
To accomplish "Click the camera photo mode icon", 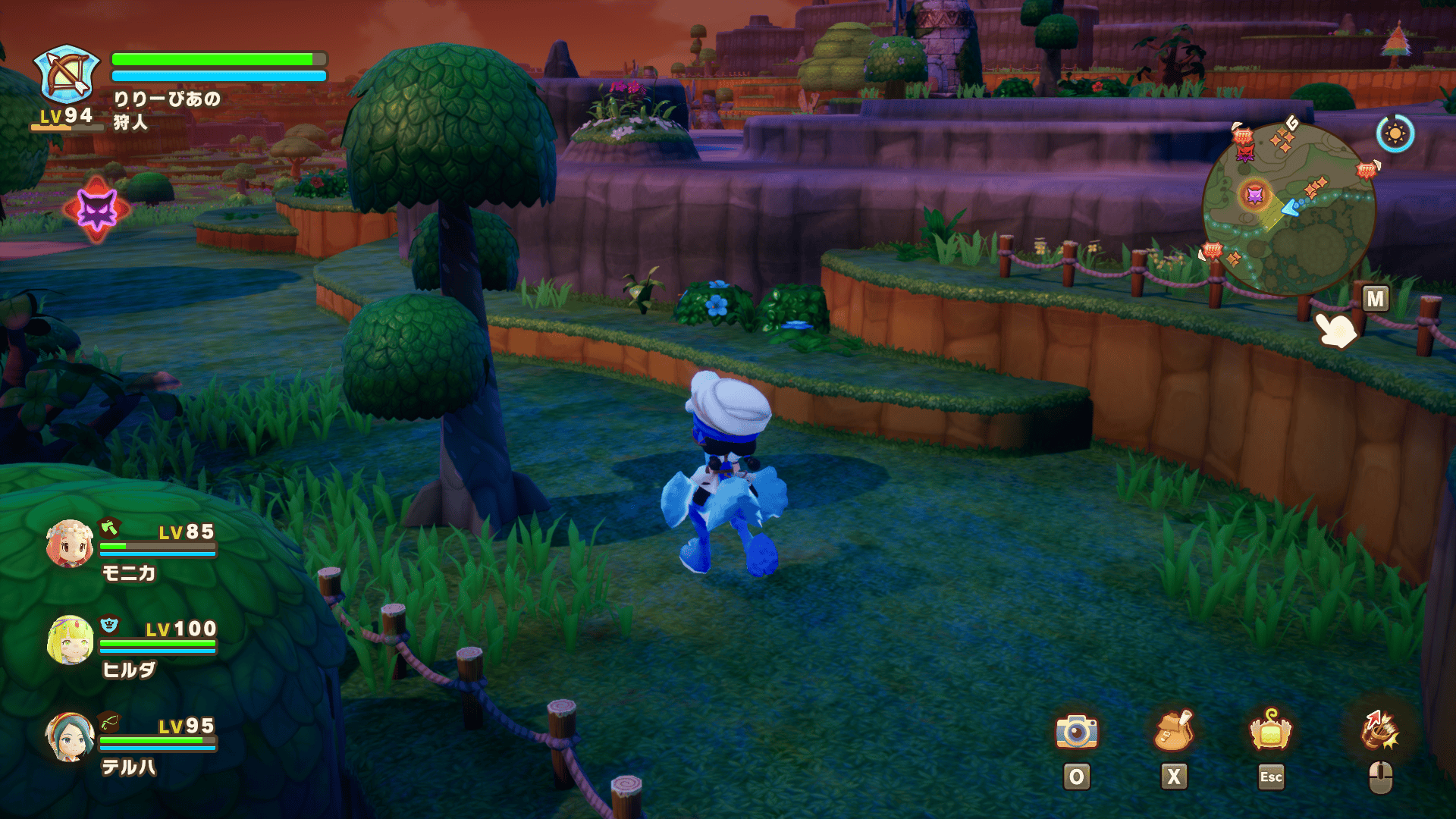I will [1076, 731].
